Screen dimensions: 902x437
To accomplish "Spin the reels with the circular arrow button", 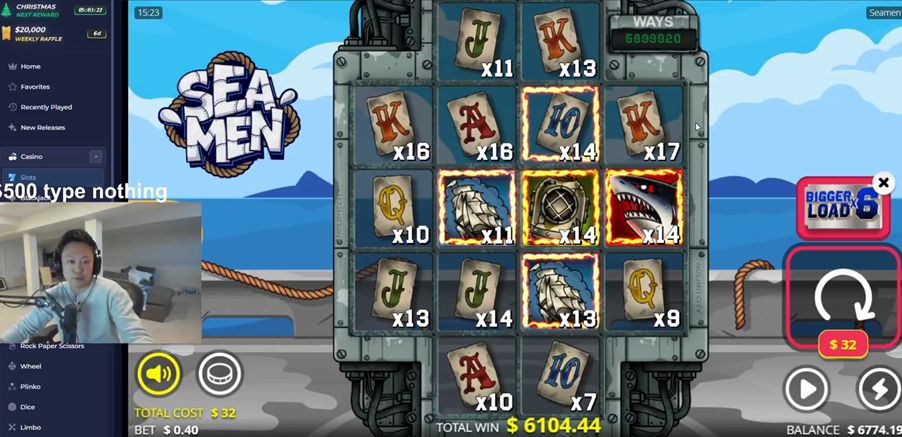I will pyautogui.click(x=843, y=296).
